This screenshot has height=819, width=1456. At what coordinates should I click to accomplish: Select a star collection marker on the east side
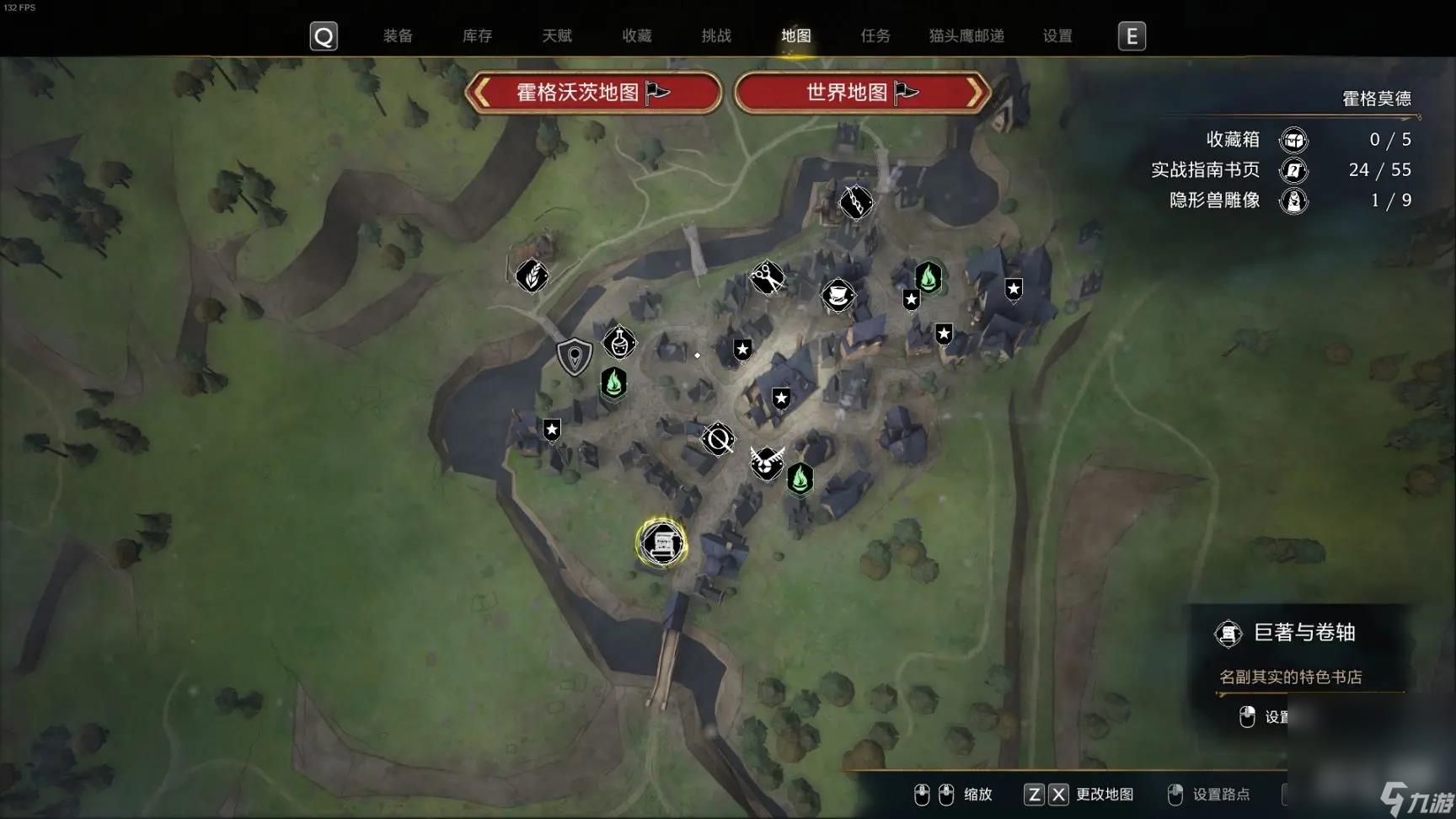point(1013,291)
